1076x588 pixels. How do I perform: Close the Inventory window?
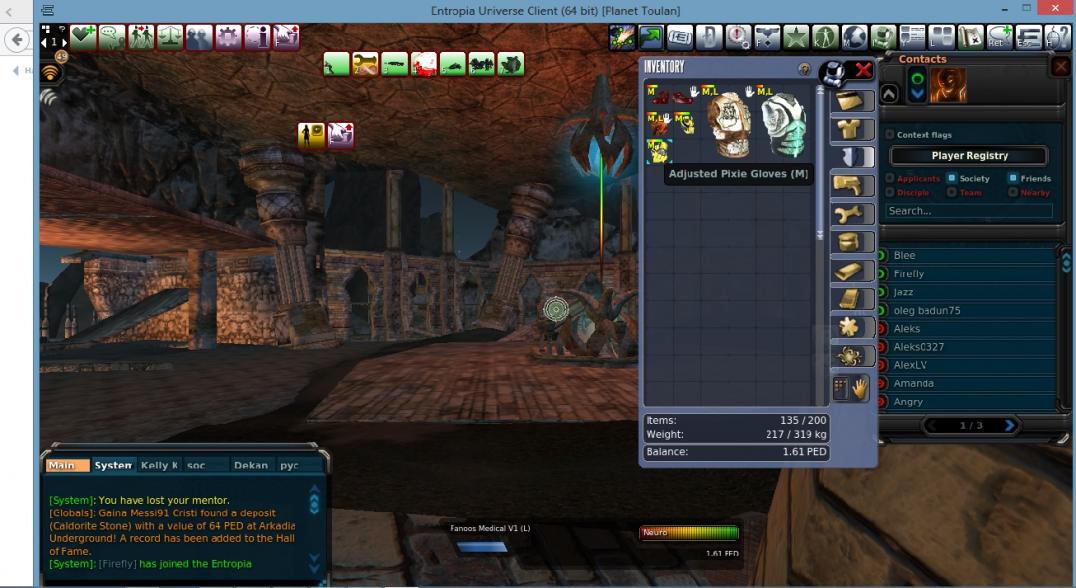tap(862, 70)
